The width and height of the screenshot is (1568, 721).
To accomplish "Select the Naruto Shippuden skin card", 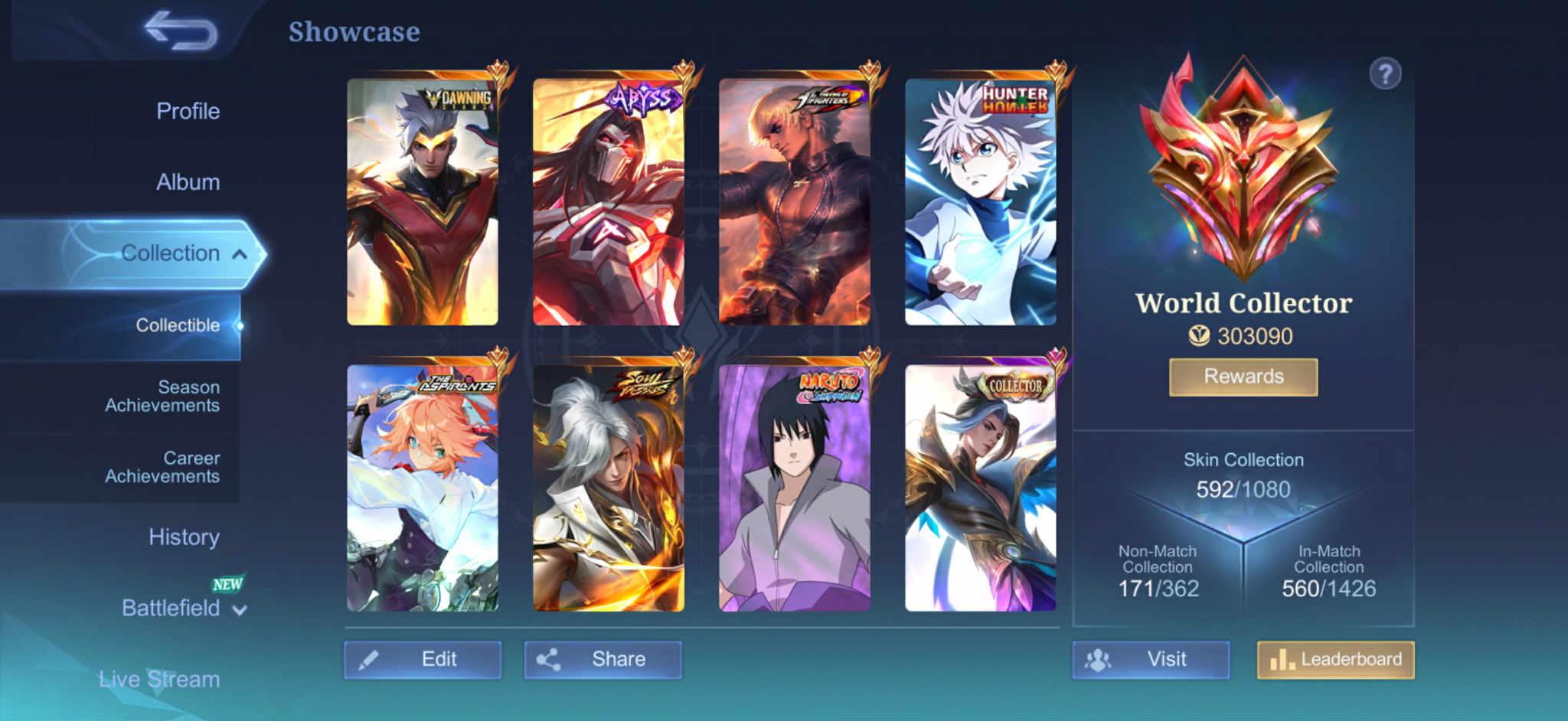I will 795,488.
